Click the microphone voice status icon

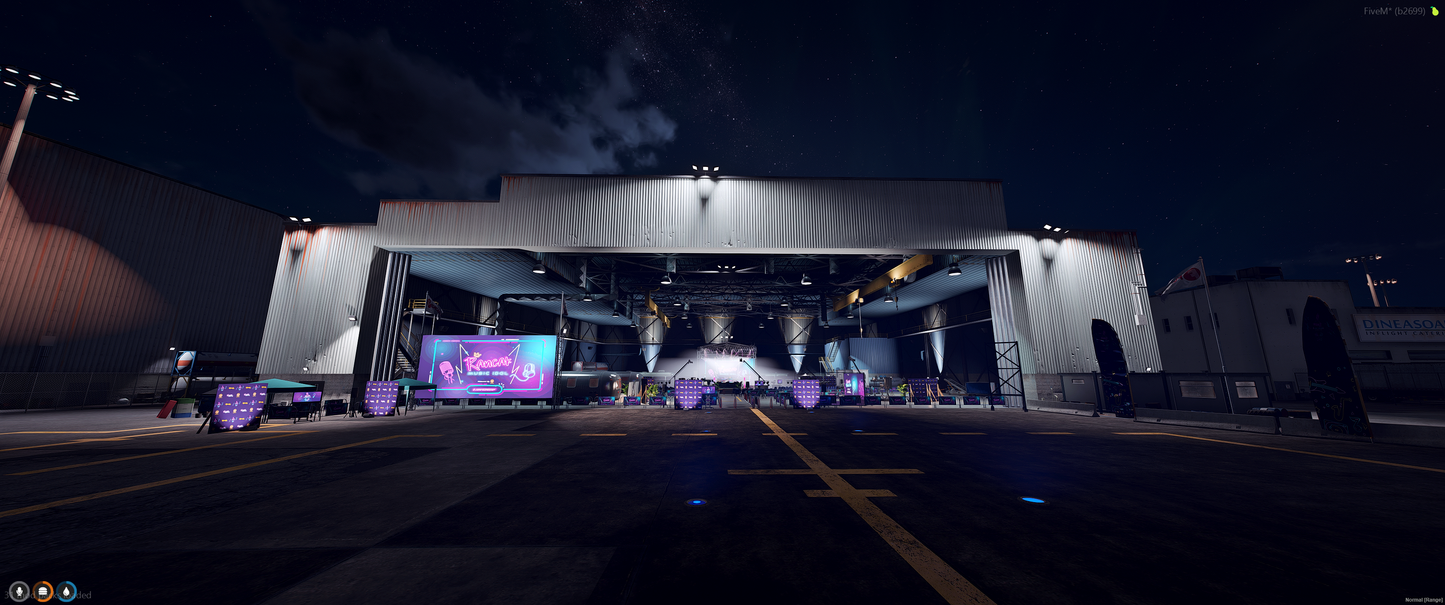tap(19, 592)
